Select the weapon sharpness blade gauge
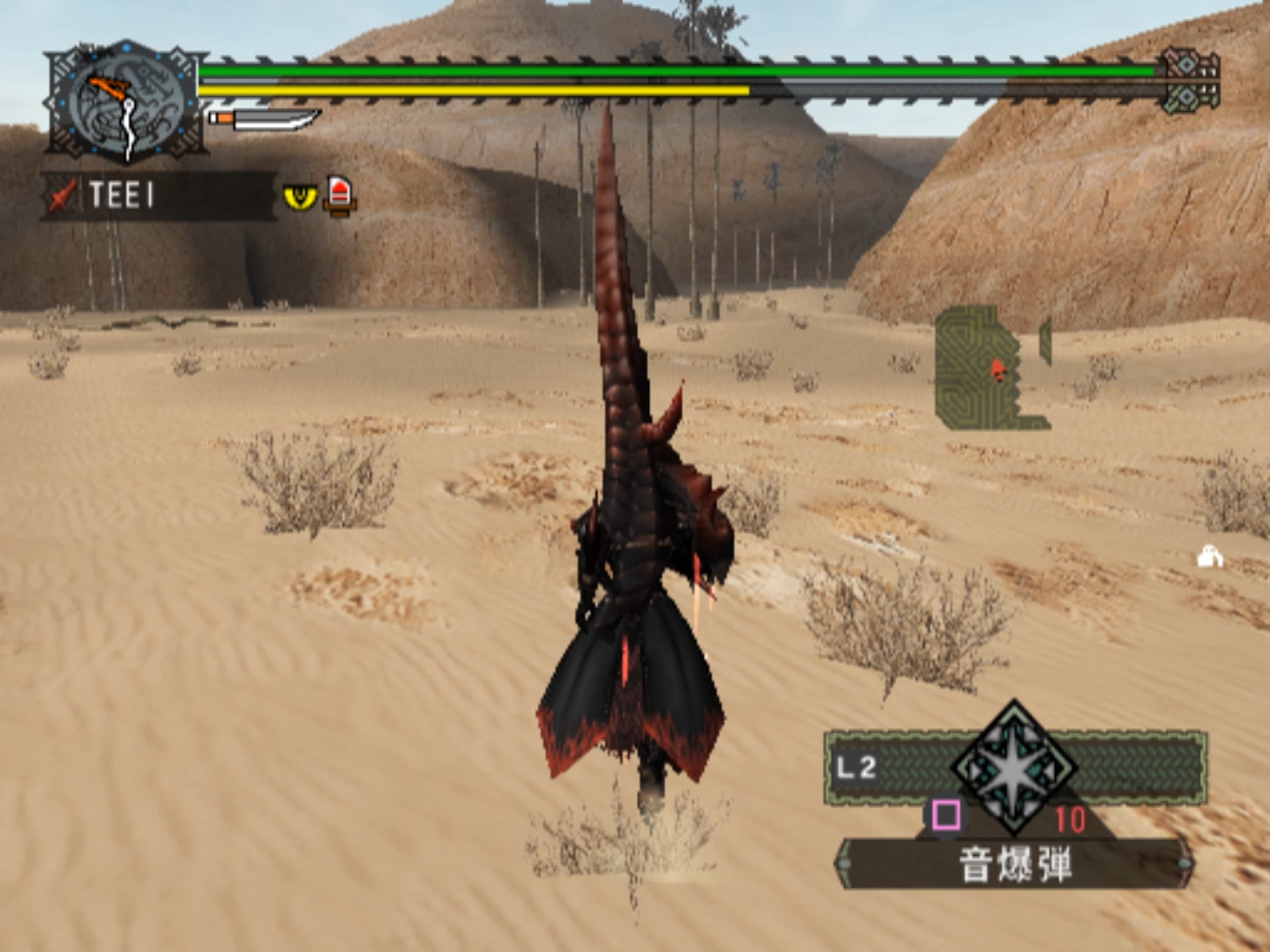Image resolution: width=1270 pixels, height=952 pixels. (x=265, y=118)
